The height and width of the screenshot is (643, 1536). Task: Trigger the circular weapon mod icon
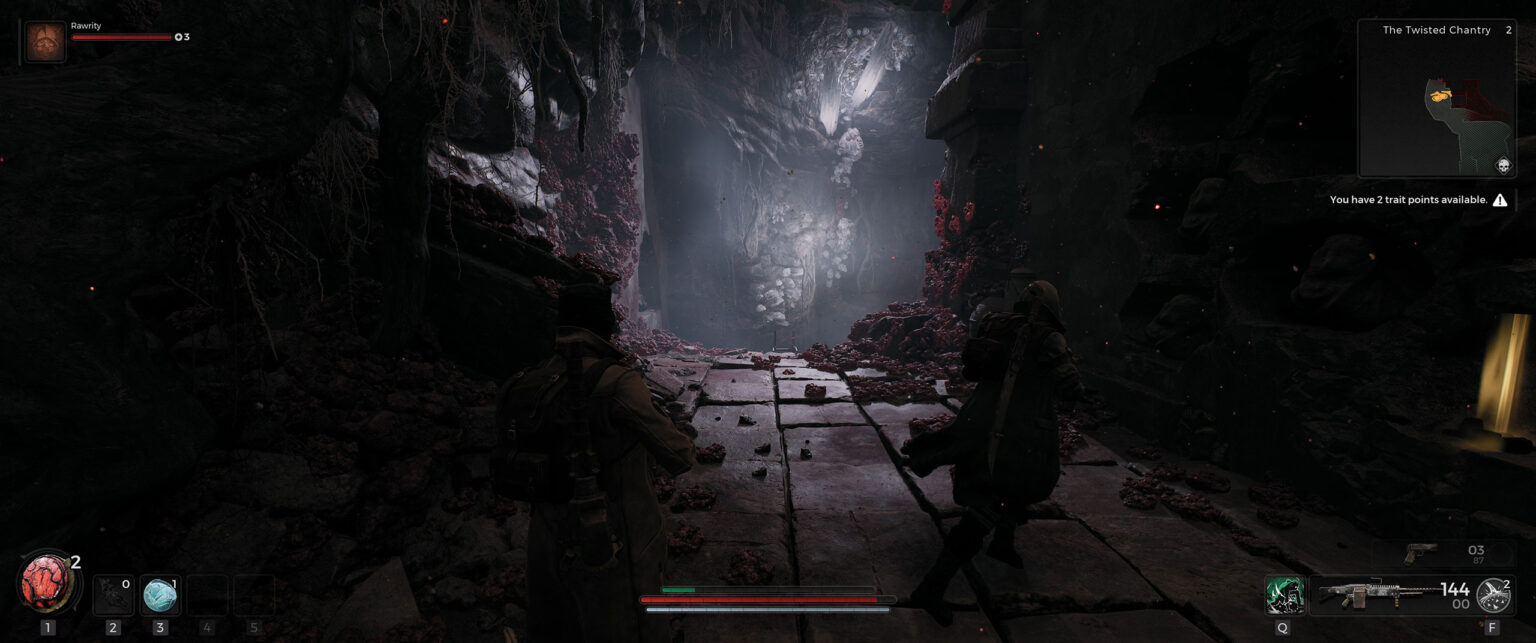[1493, 595]
